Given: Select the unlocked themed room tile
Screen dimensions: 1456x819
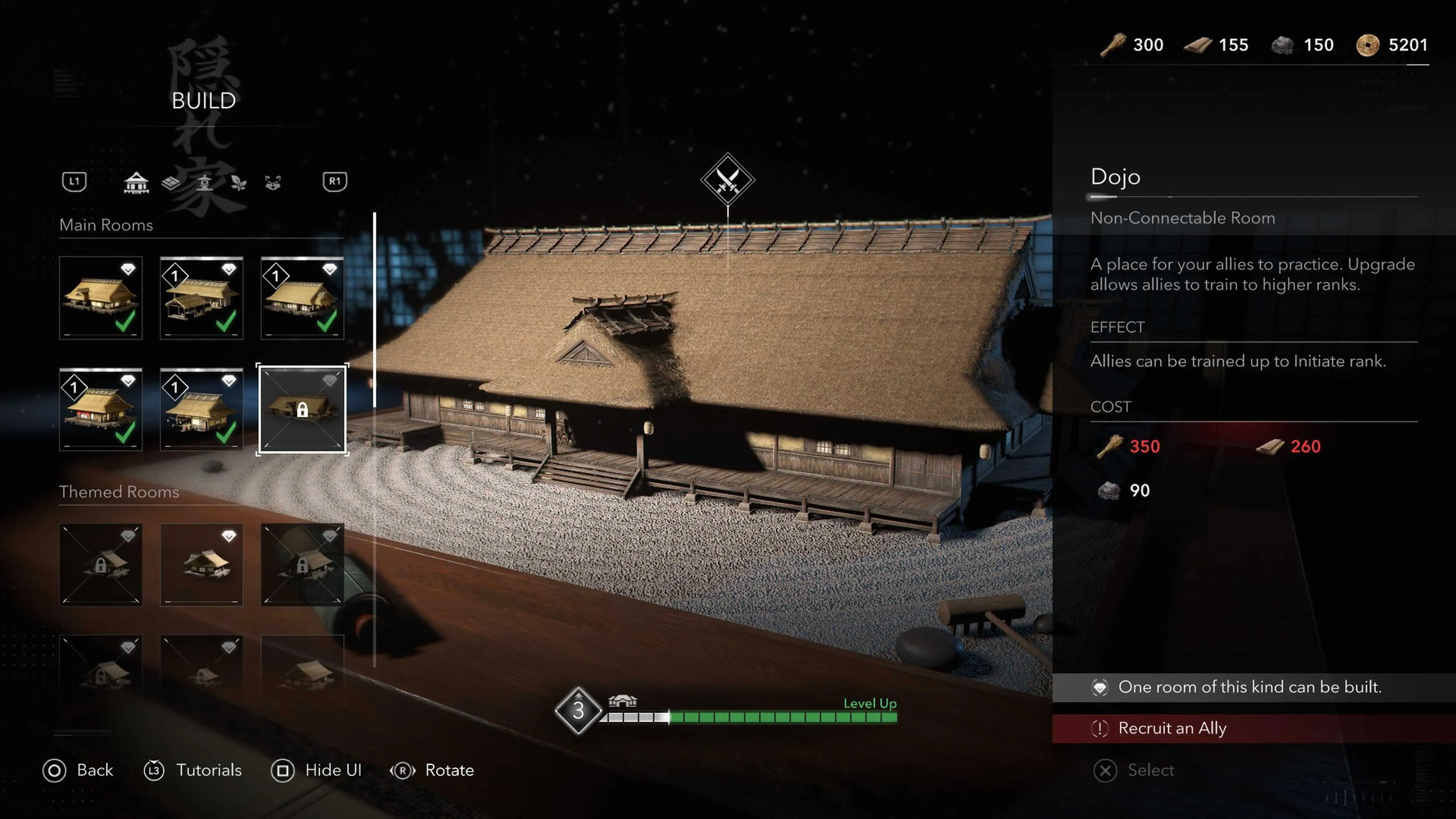Looking at the screenshot, I should [x=201, y=564].
